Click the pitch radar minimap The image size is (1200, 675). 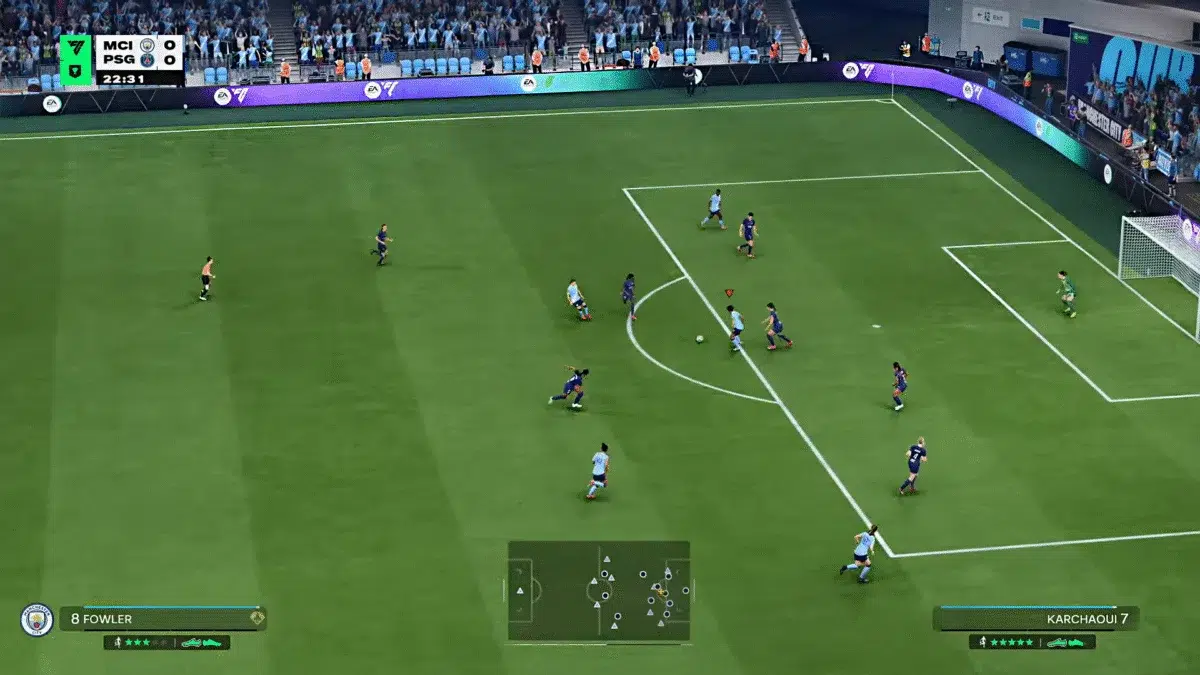pos(598,590)
